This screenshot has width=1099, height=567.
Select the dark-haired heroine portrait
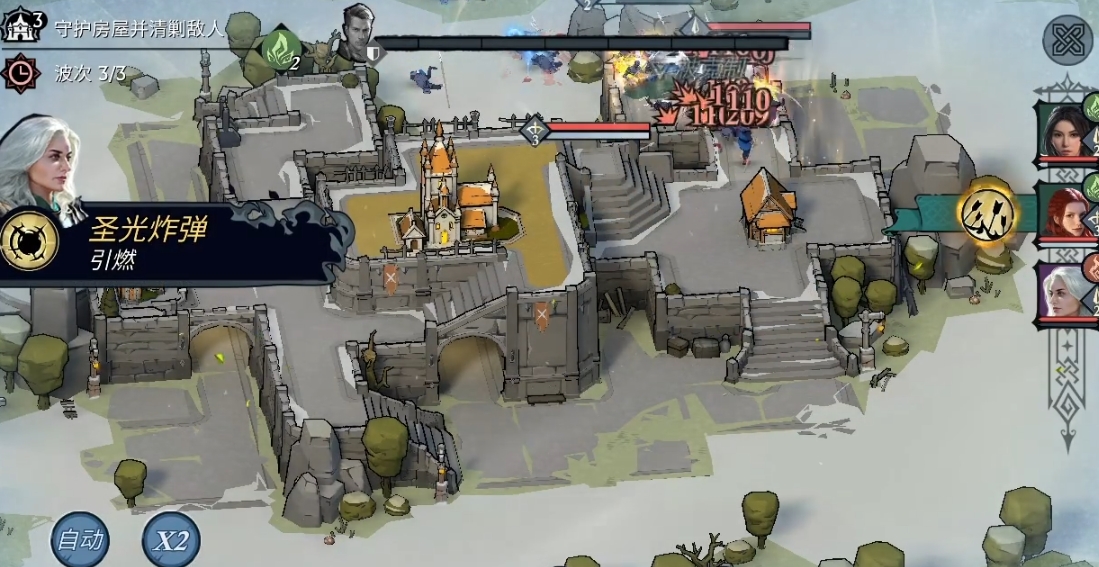tap(1070, 129)
